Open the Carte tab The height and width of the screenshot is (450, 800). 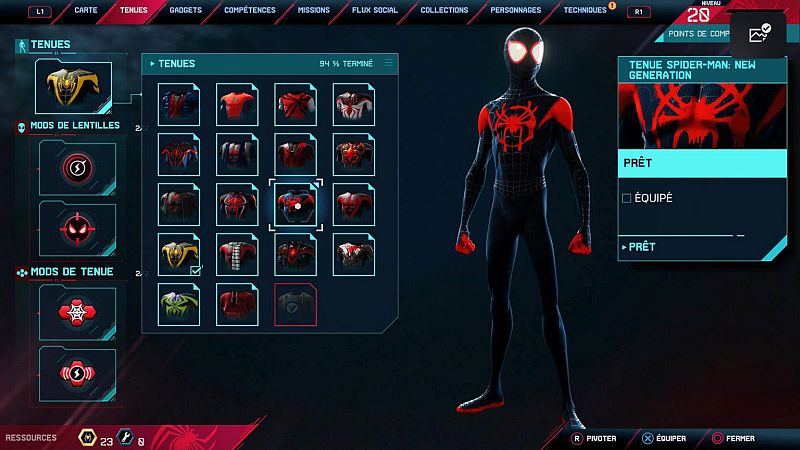click(x=86, y=10)
